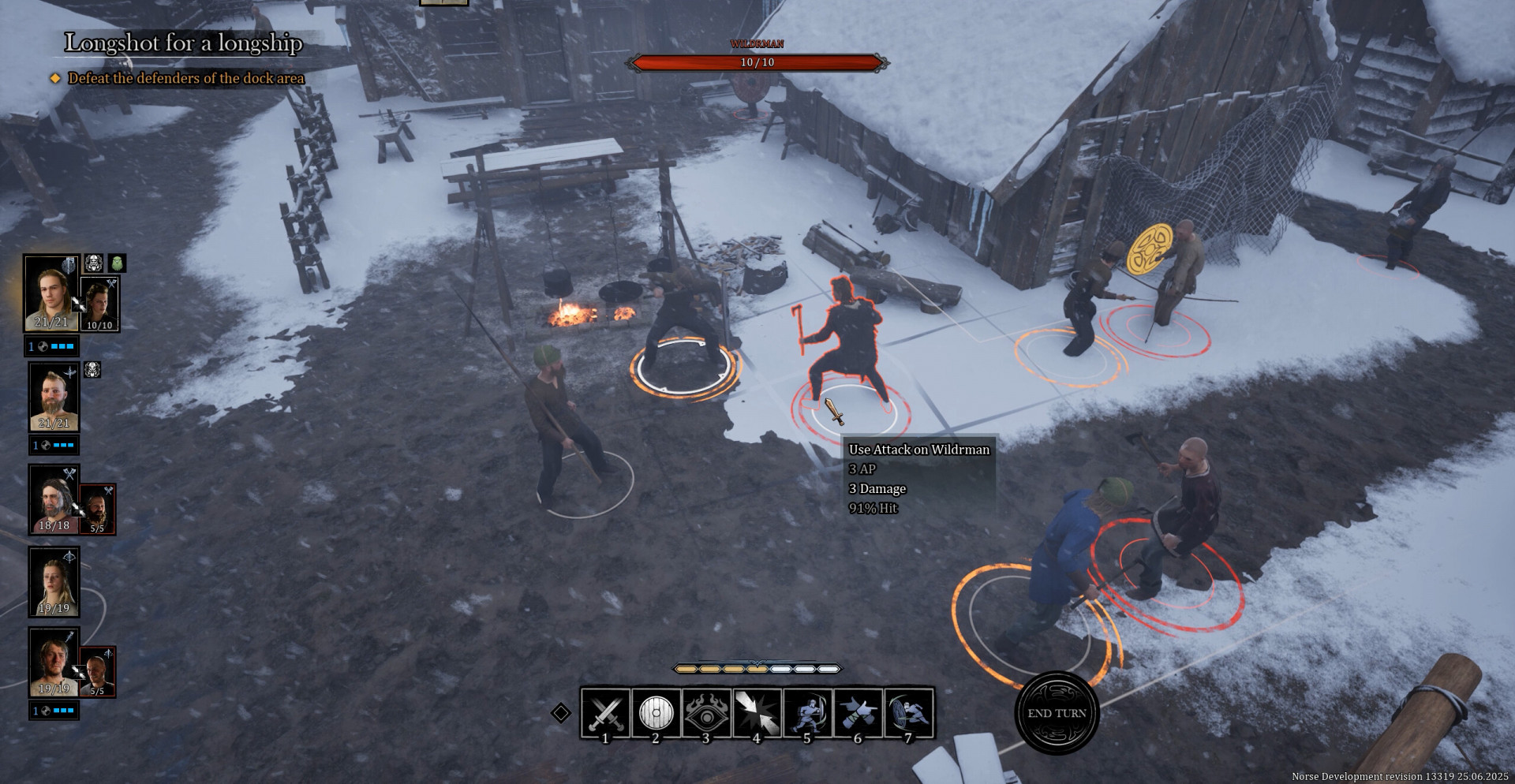Image resolution: width=1515 pixels, height=784 pixels.
Task: Activate the crossed pointing hands ability
Action: coord(858,712)
